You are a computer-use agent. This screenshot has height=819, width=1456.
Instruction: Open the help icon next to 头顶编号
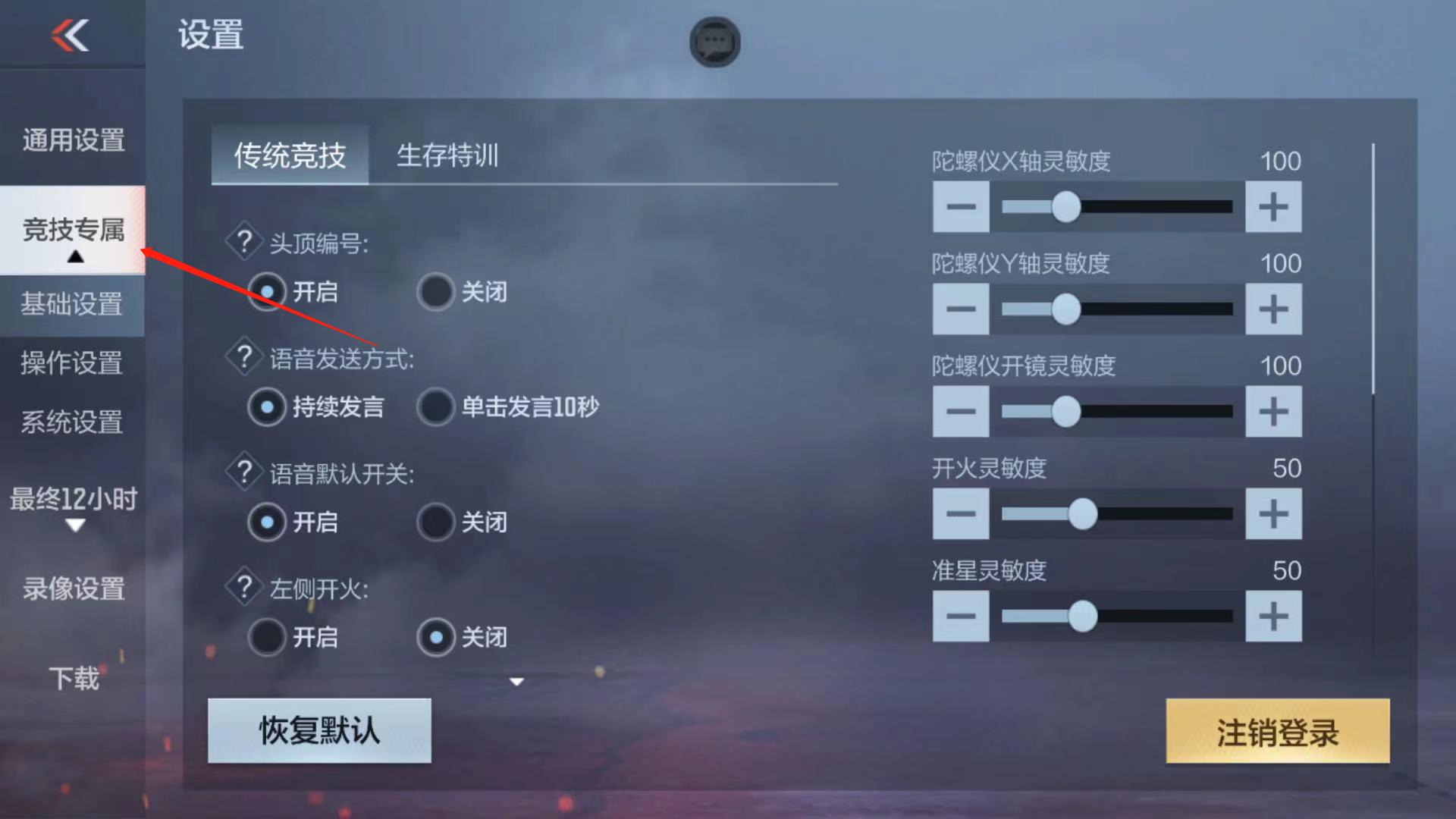[244, 241]
